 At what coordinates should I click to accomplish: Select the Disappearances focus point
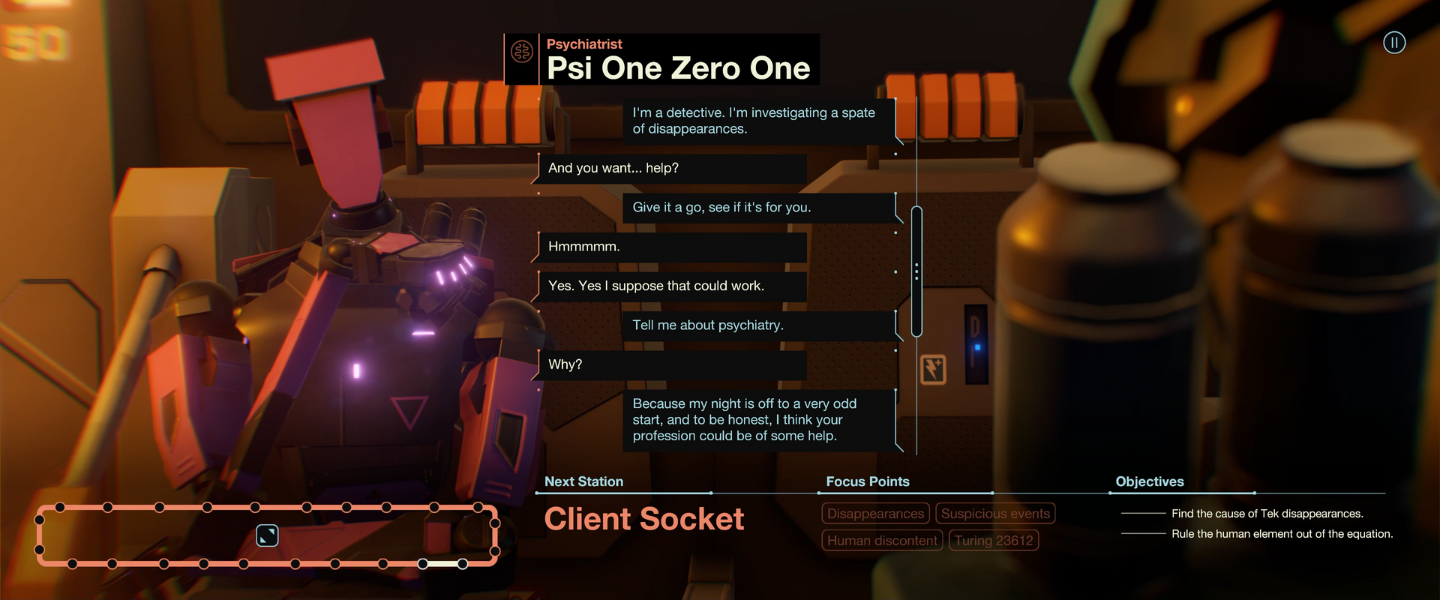click(x=875, y=514)
